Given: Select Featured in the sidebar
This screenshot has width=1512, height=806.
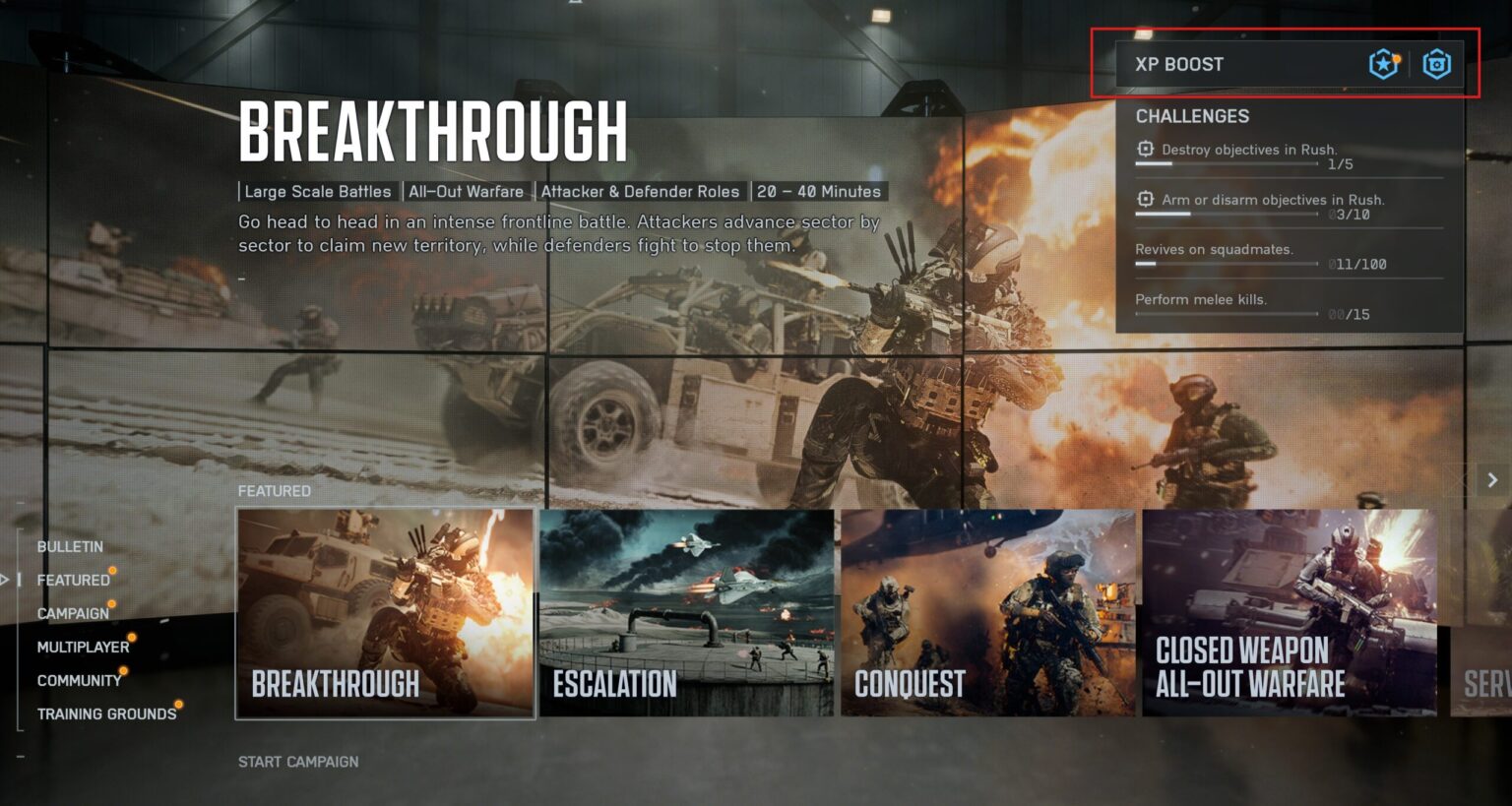Looking at the screenshot, I should (x=73, y=580).
